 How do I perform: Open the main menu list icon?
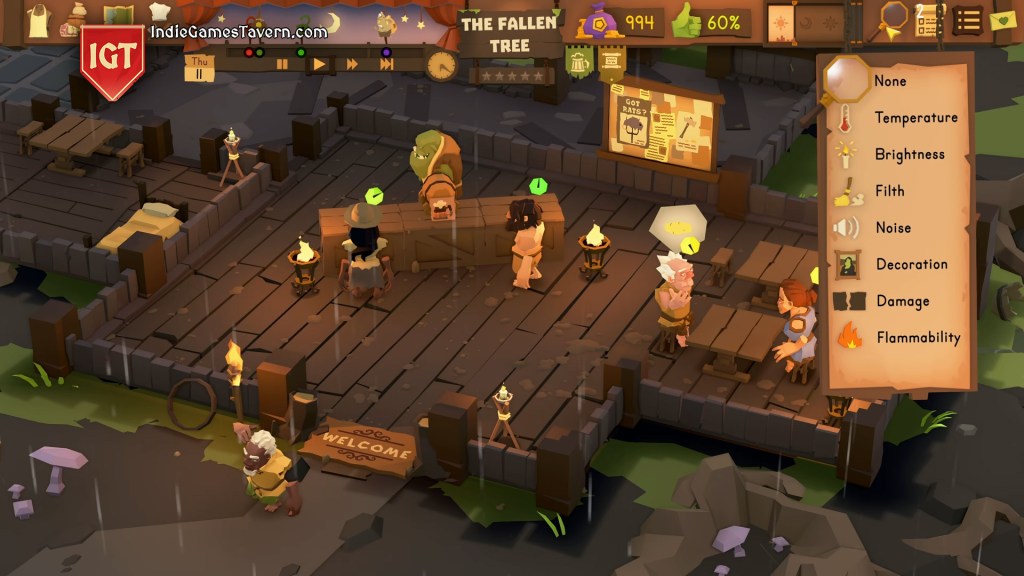(967, 19)
